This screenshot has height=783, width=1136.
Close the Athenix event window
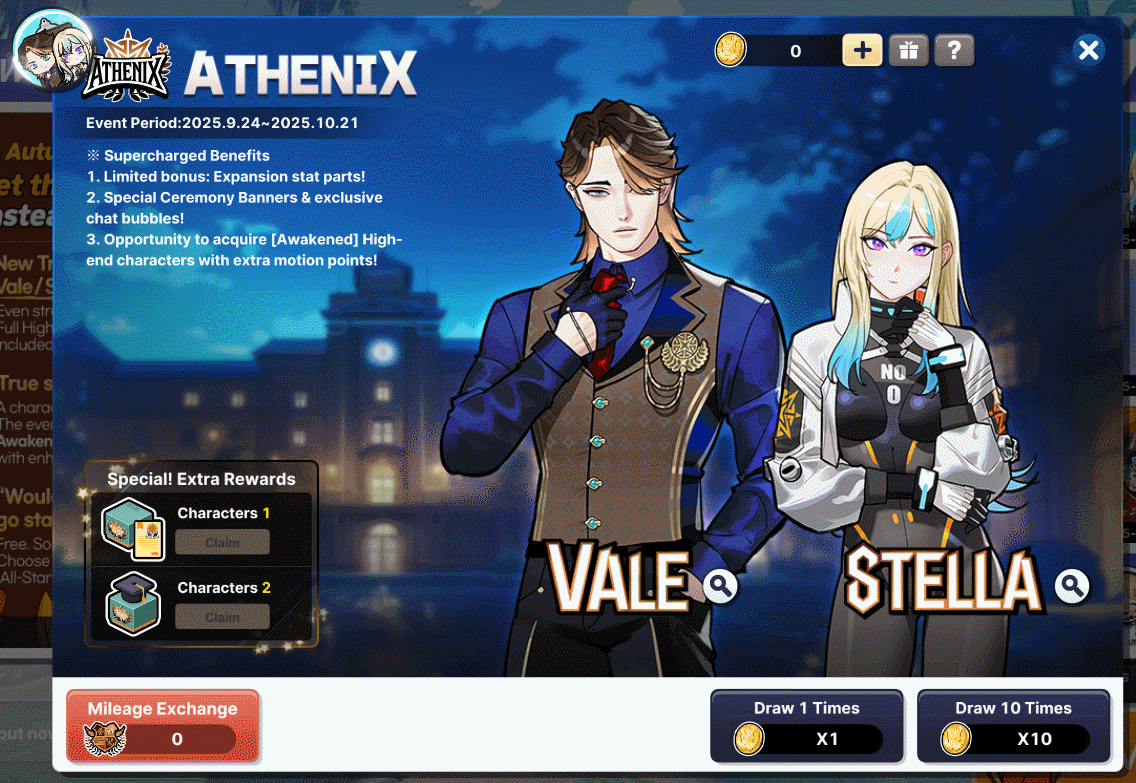[x=1089, y=50]
